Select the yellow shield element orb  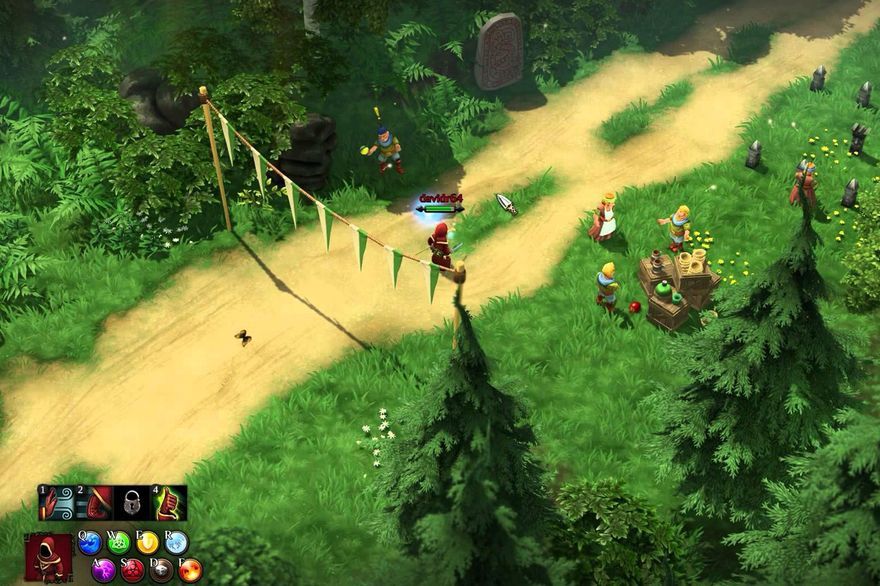click(x=148, y=543)
